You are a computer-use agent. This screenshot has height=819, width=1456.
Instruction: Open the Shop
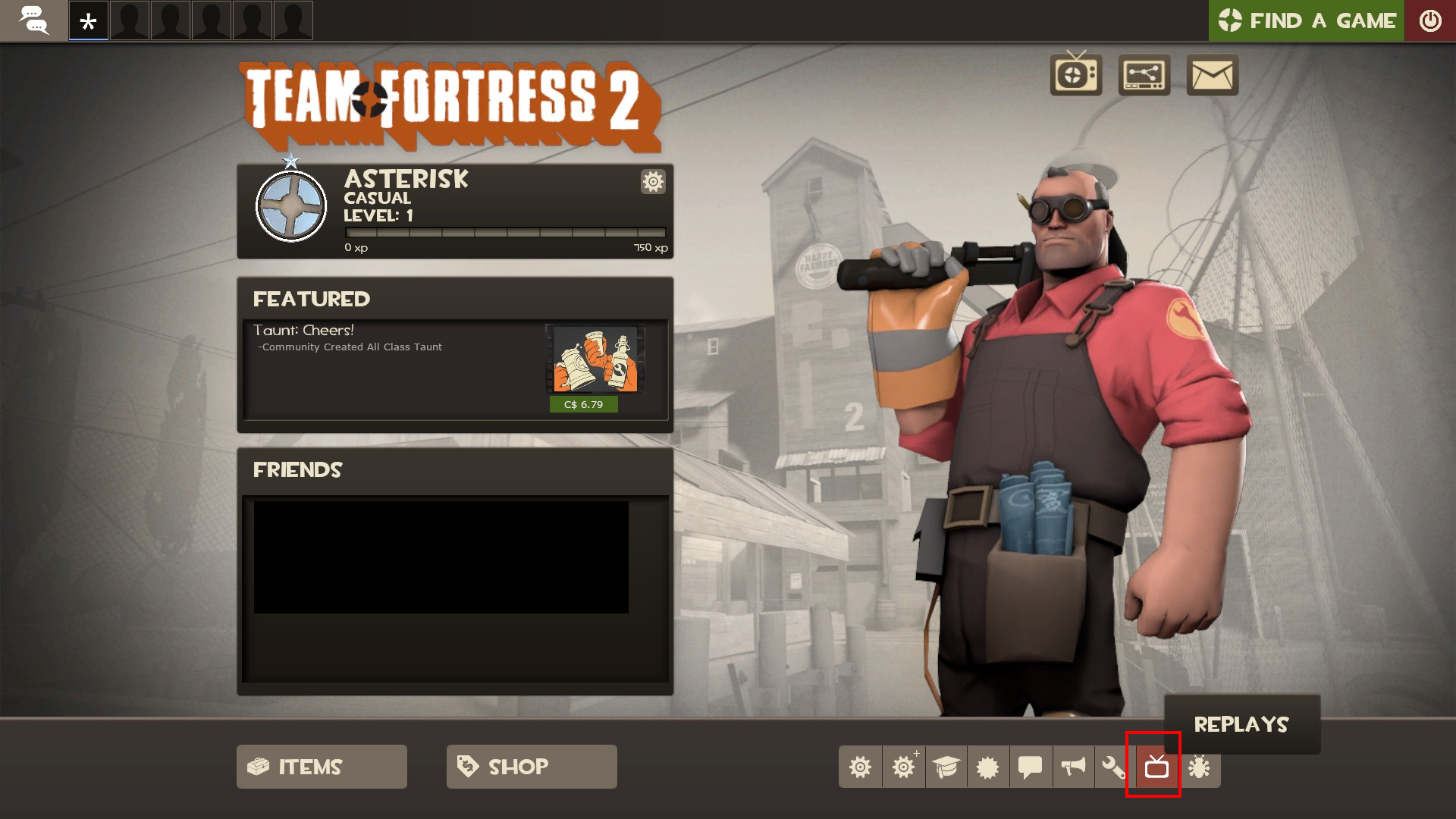click(x=531, y=767)
